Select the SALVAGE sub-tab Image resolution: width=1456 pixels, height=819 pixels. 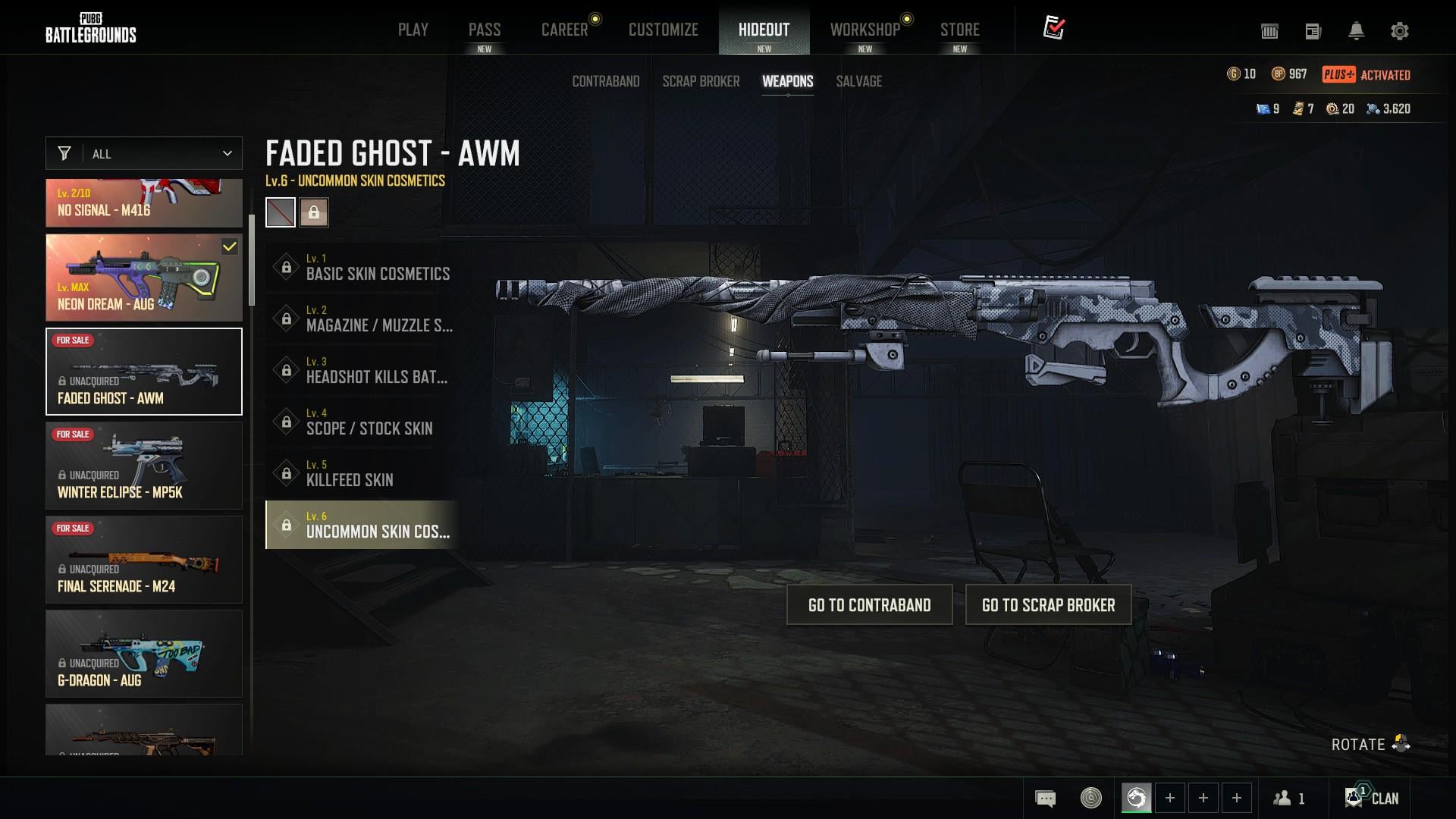coord(858,81)
